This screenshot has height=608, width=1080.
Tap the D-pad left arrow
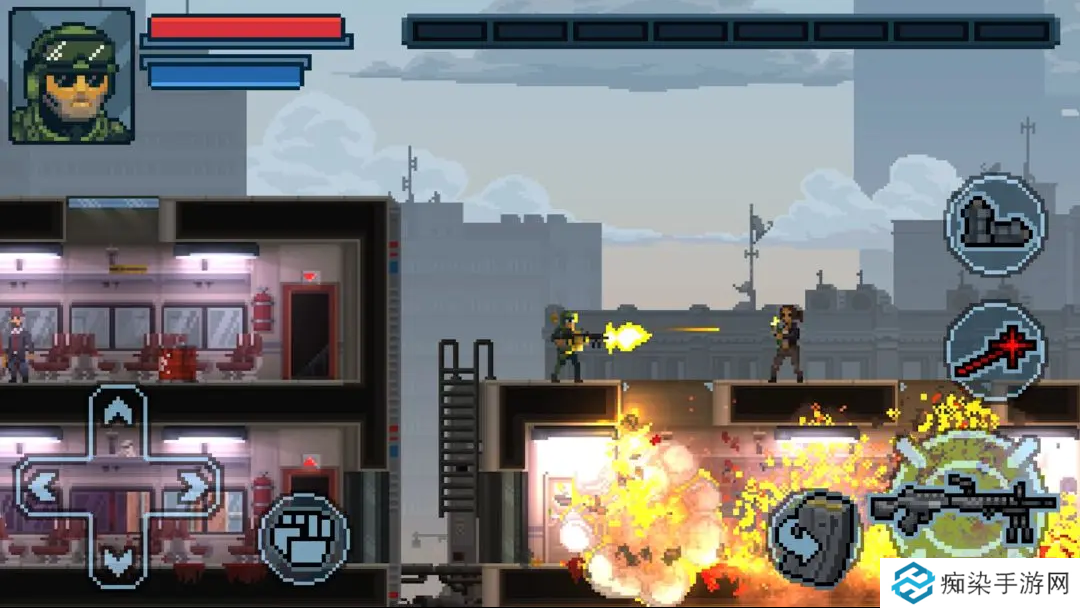44,487
